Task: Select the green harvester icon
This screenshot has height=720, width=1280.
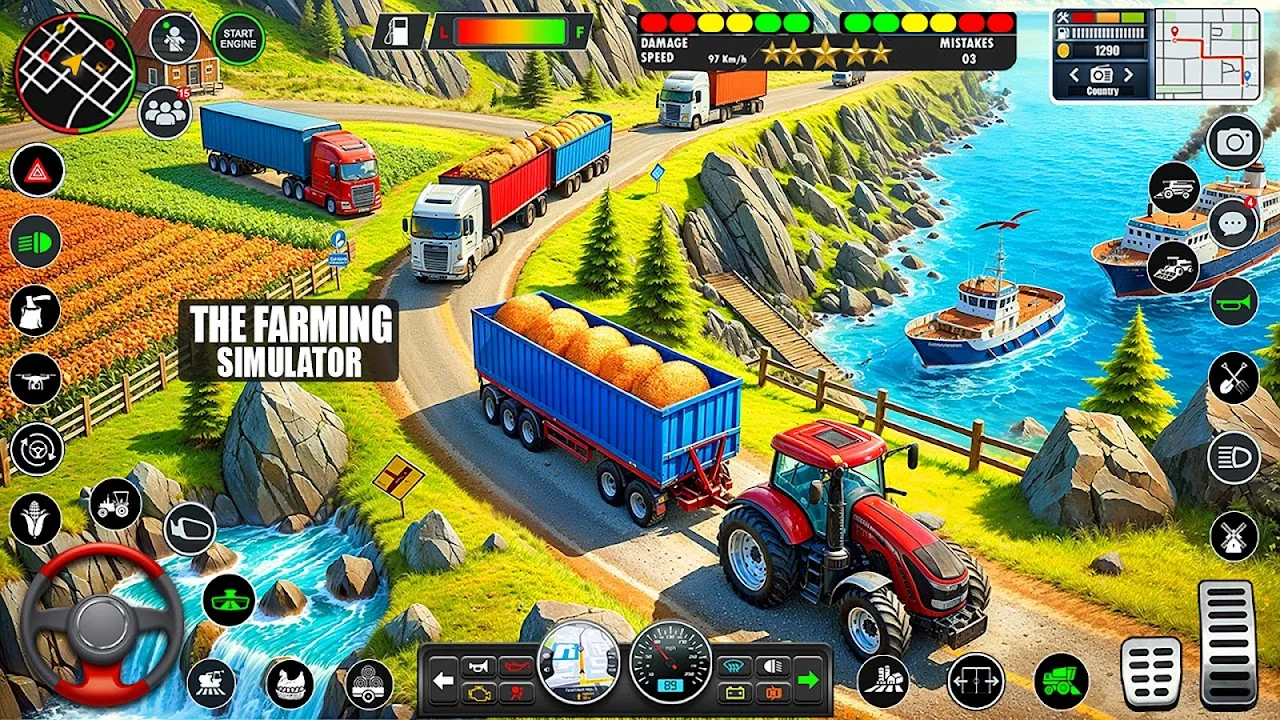Action: [1061, 681]
